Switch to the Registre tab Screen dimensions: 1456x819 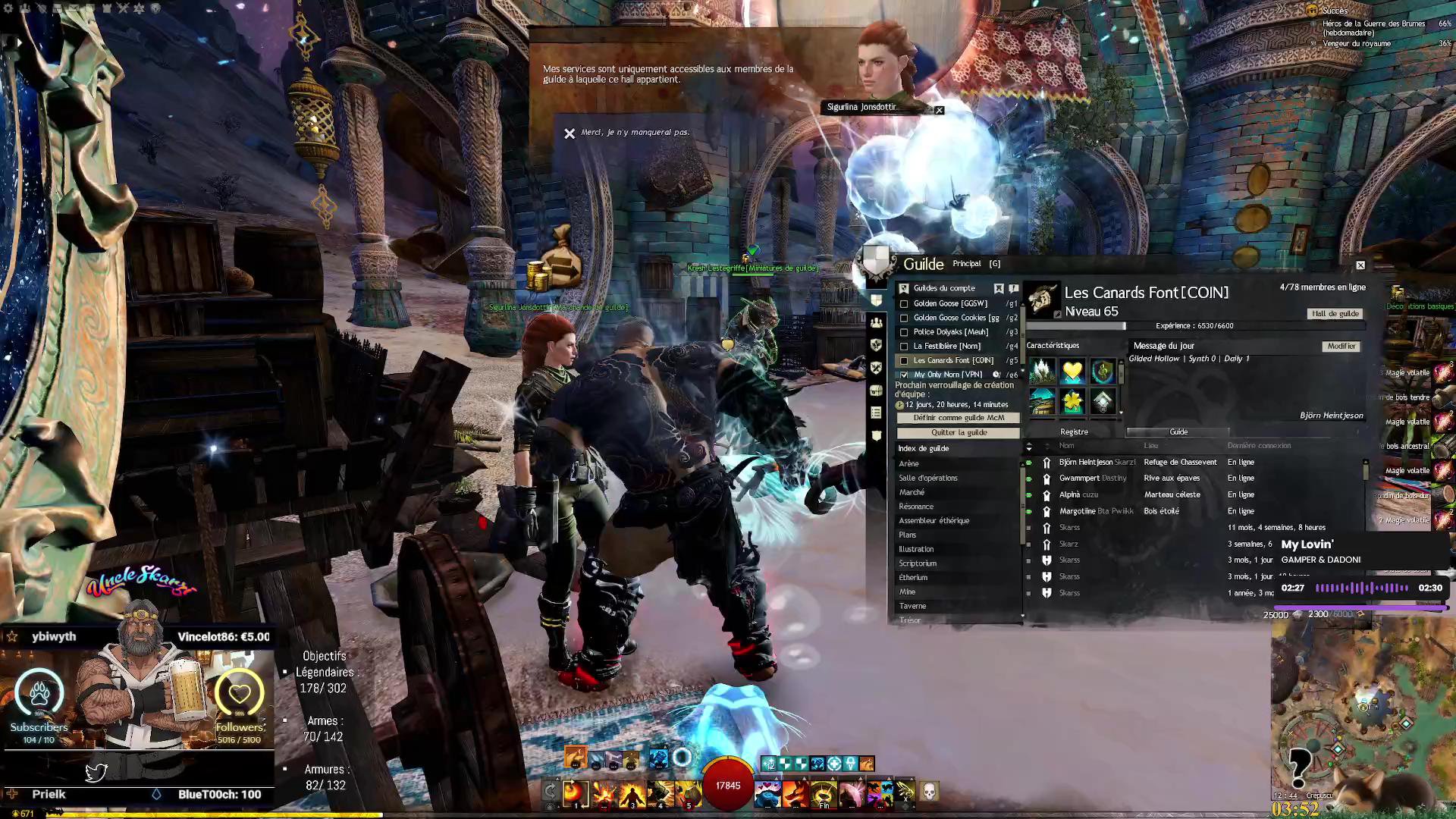click(x=1074, y=432)
